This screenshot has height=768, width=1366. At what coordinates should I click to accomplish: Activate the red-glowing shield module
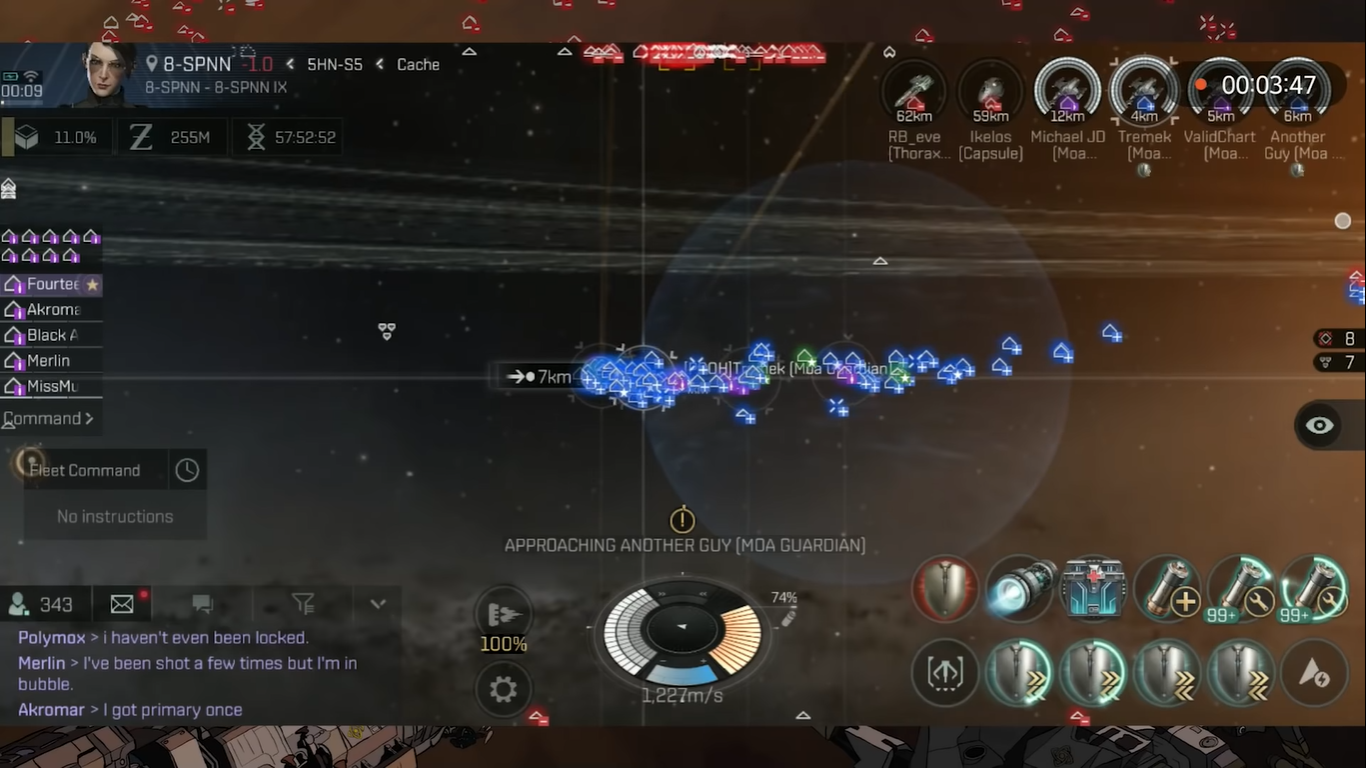tap(945, 588)
